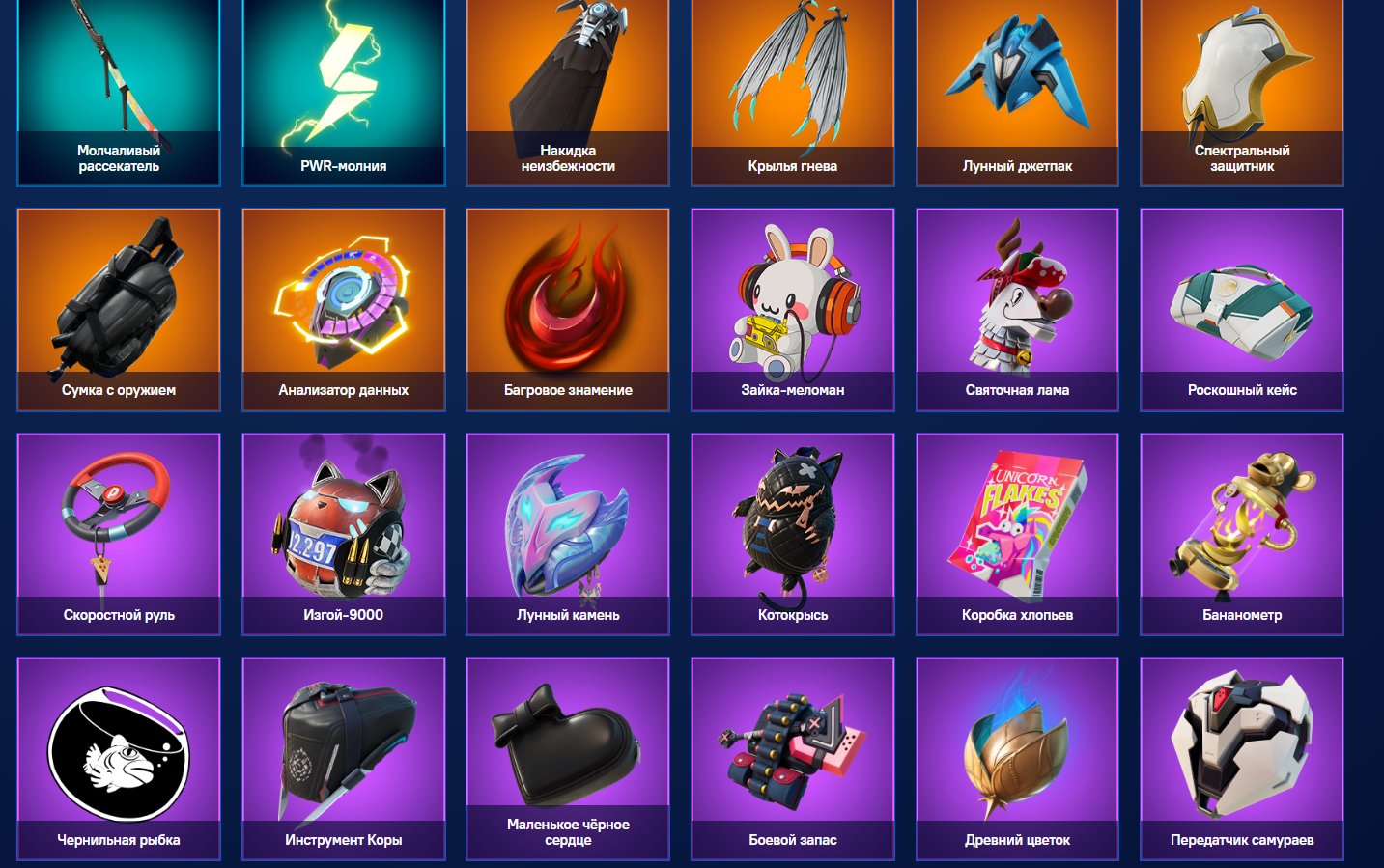Click the Сумка с оружием backpack thumbnail
The width and height of the screenshot is (1384, 868).
pos(118,299)
